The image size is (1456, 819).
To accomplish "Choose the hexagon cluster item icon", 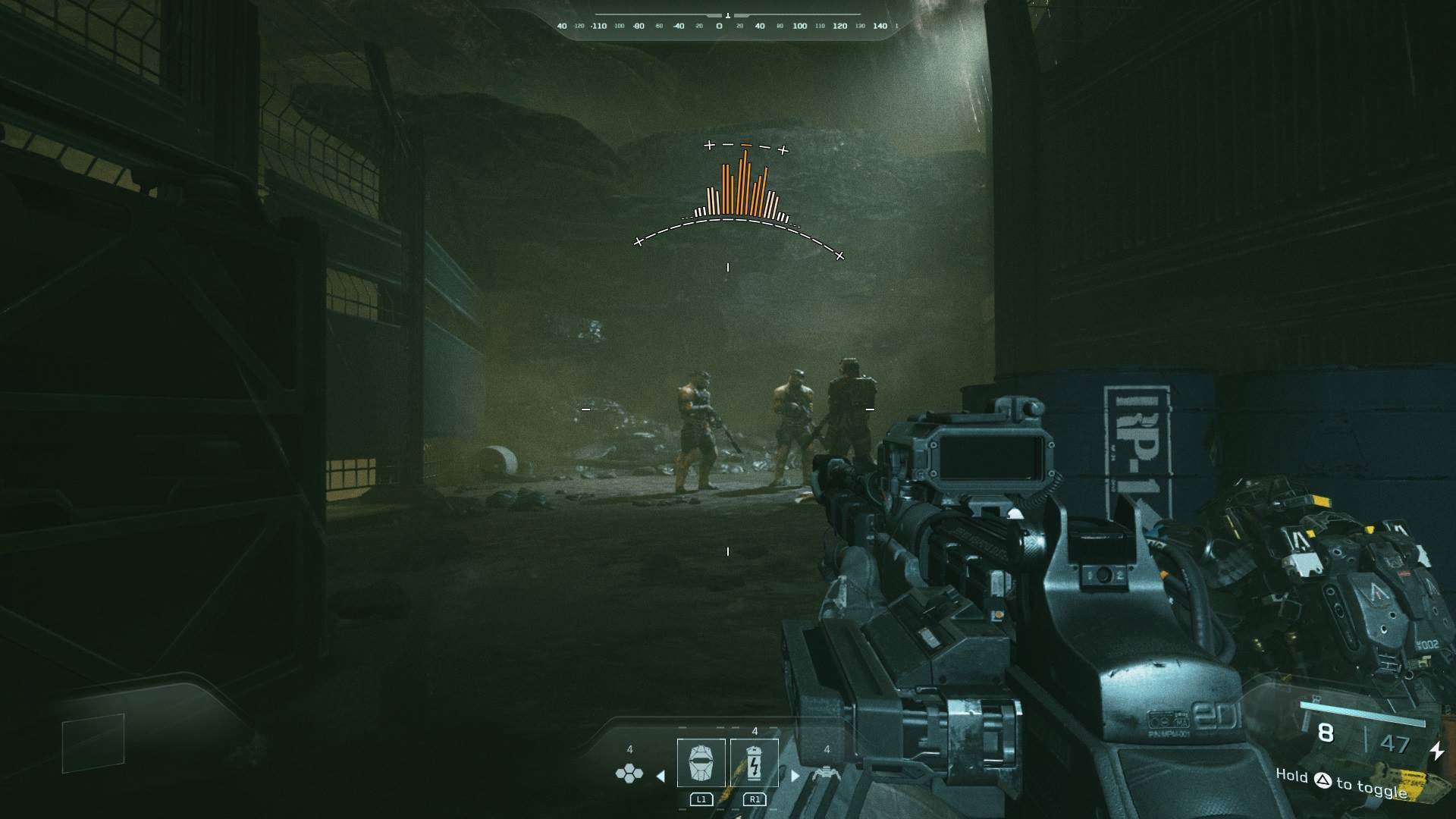I will (x=629, y=773).
